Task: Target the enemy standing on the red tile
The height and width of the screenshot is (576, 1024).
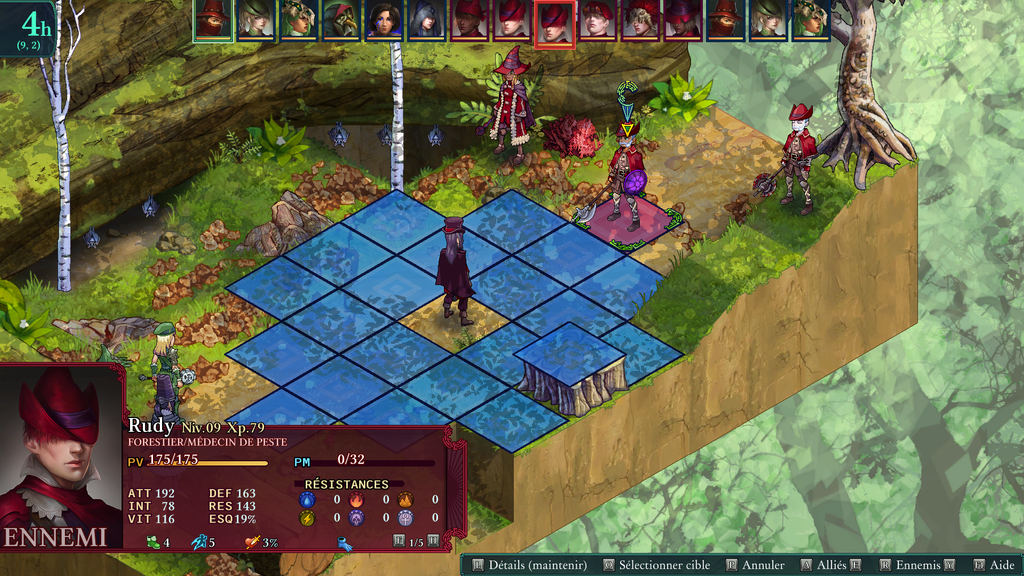Action: pos(626,180)
